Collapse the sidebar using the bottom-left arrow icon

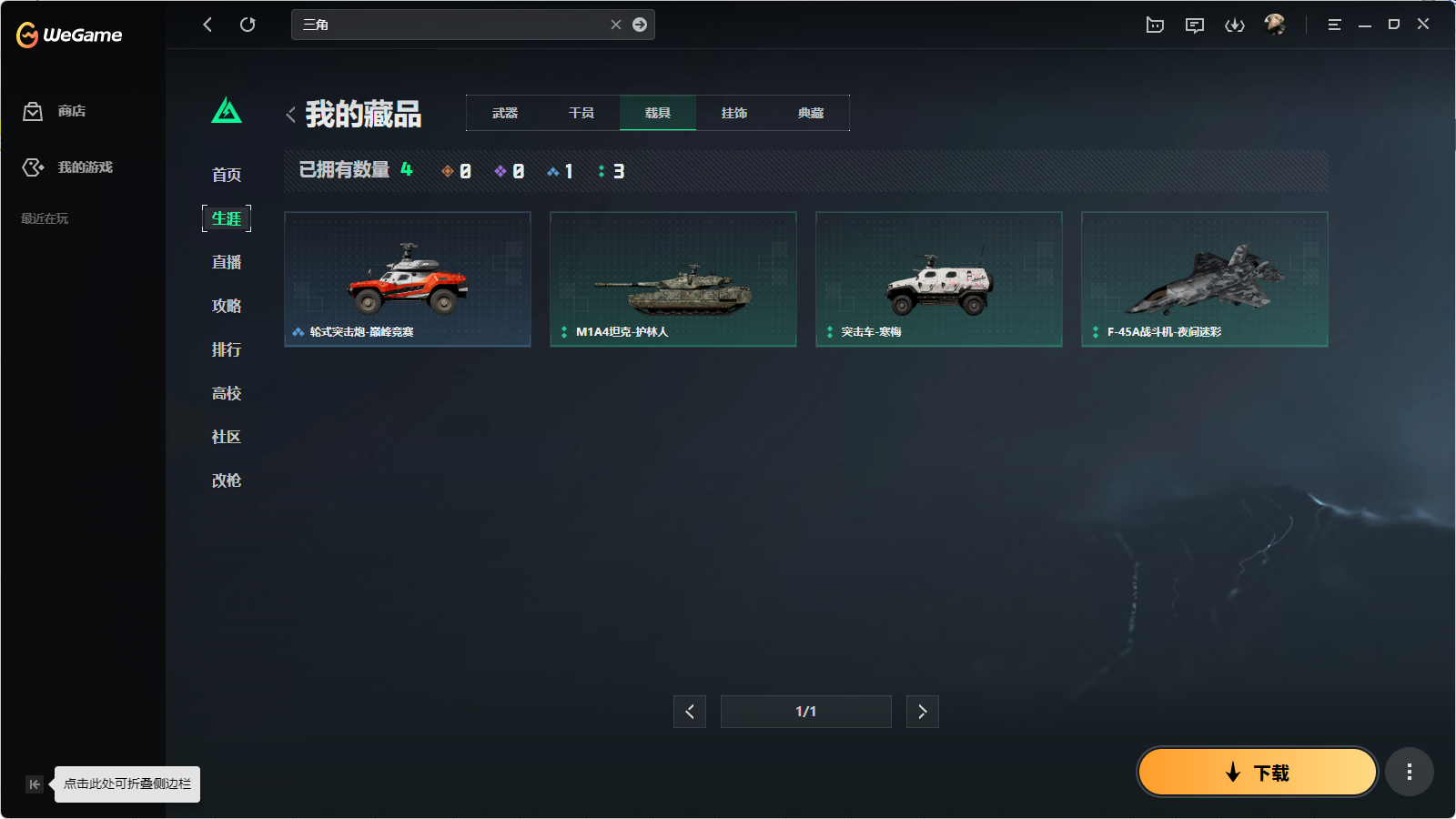[x=34, y=784]
